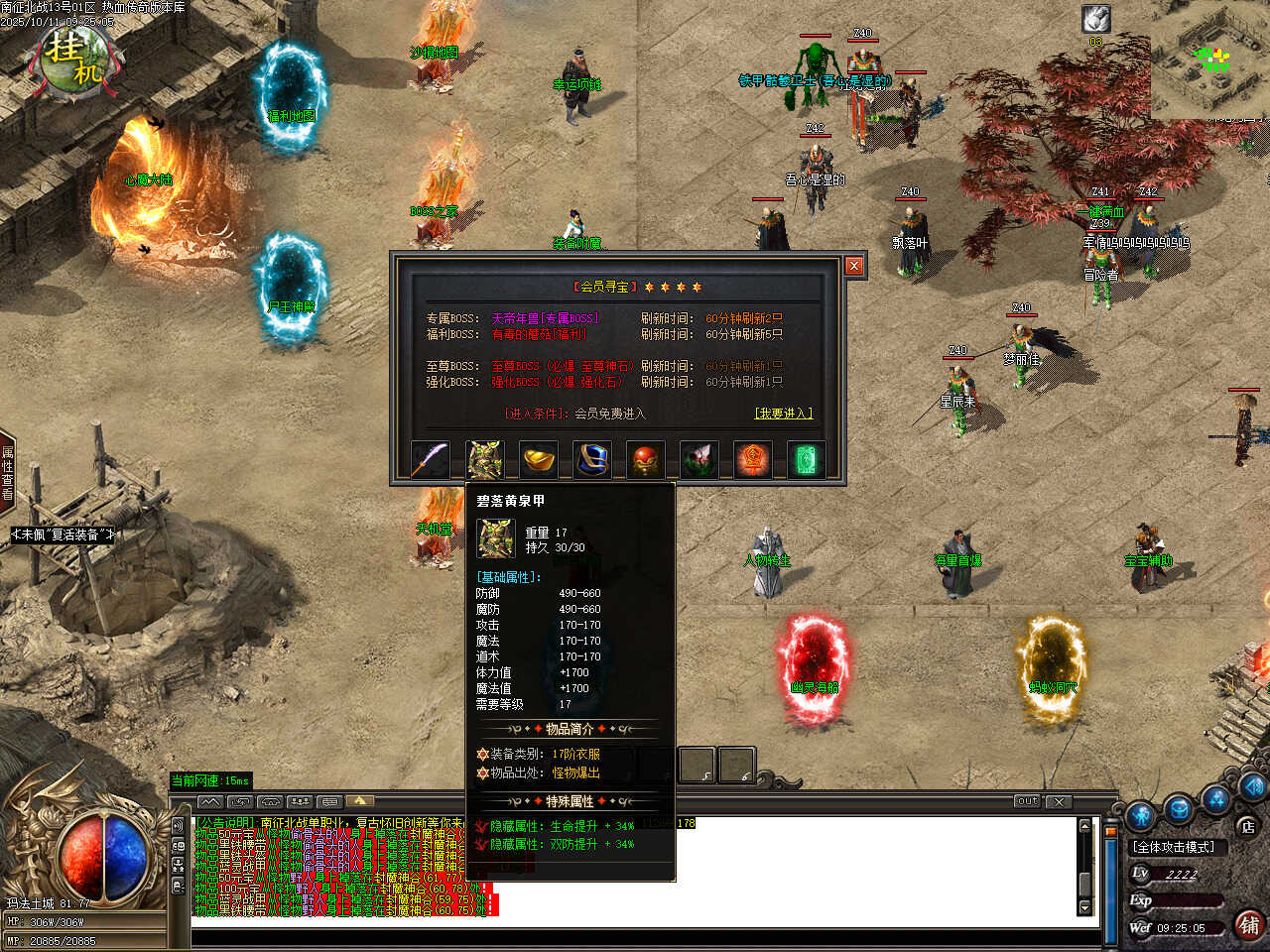This screenshot has height=952, width=1270.
Task: Select the purple blade weapon reward icon
Action: click(430, 460)
